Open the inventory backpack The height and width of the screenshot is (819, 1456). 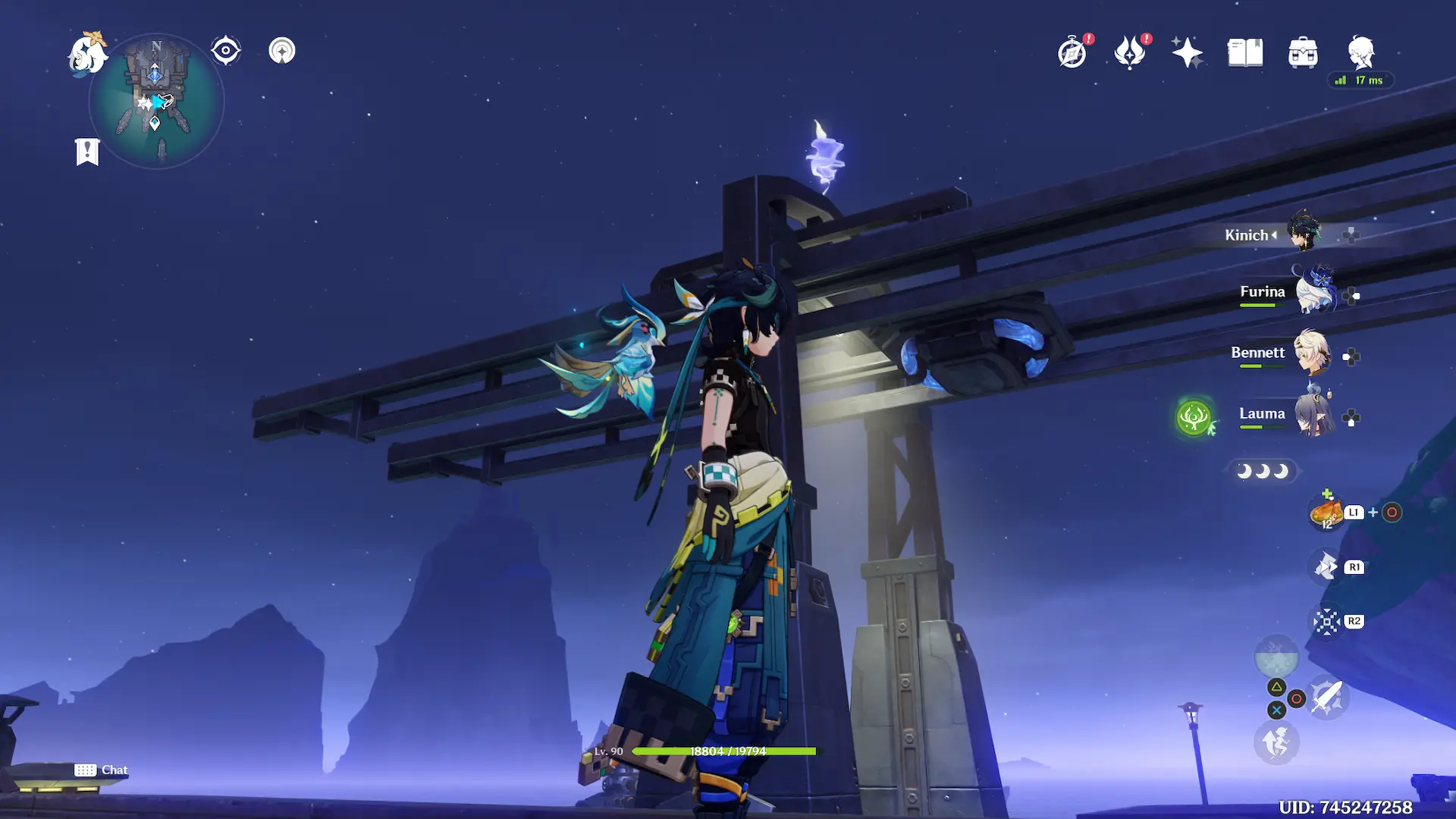(1303, 53)
